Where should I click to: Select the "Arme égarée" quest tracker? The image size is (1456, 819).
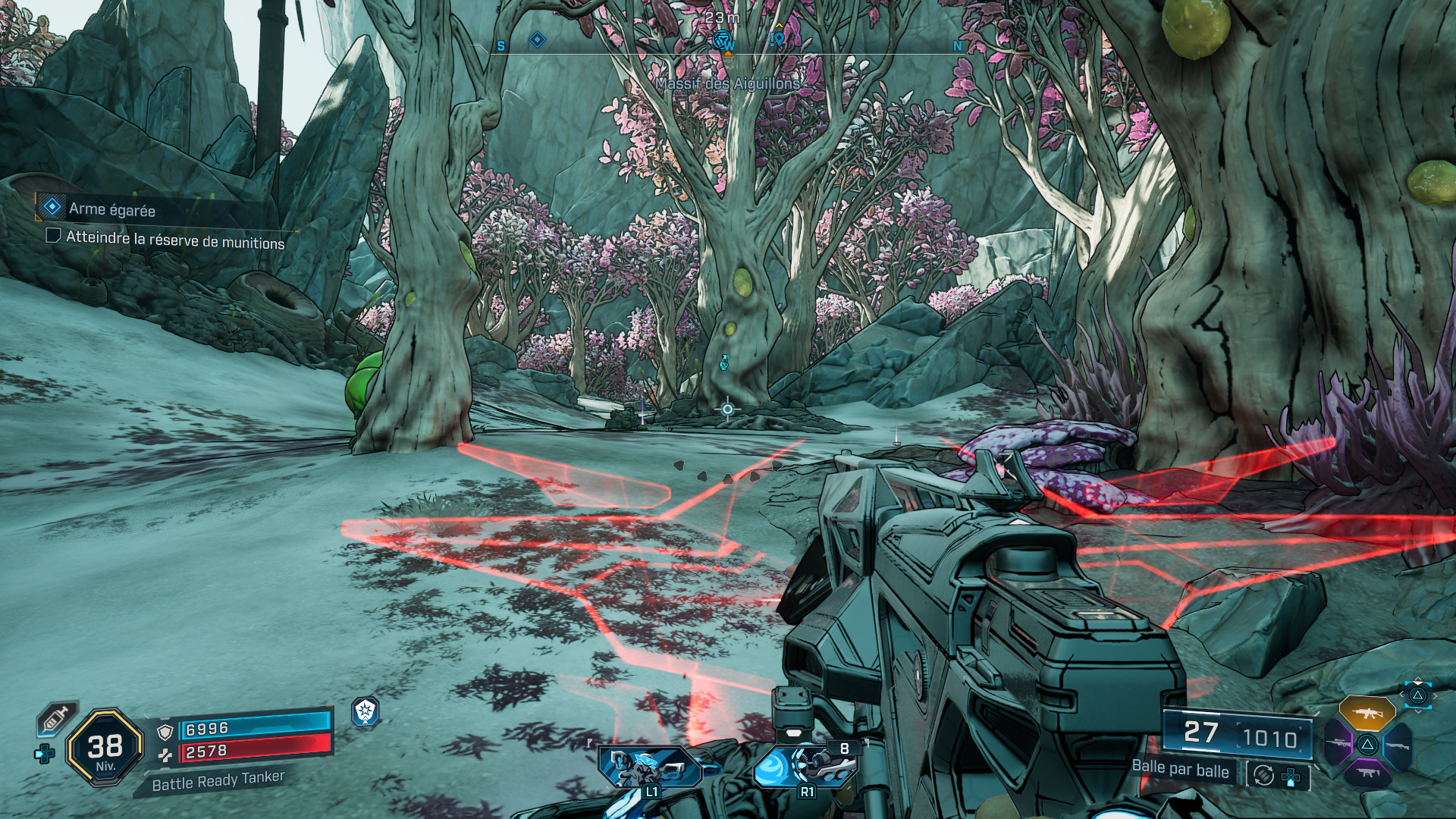111,209
